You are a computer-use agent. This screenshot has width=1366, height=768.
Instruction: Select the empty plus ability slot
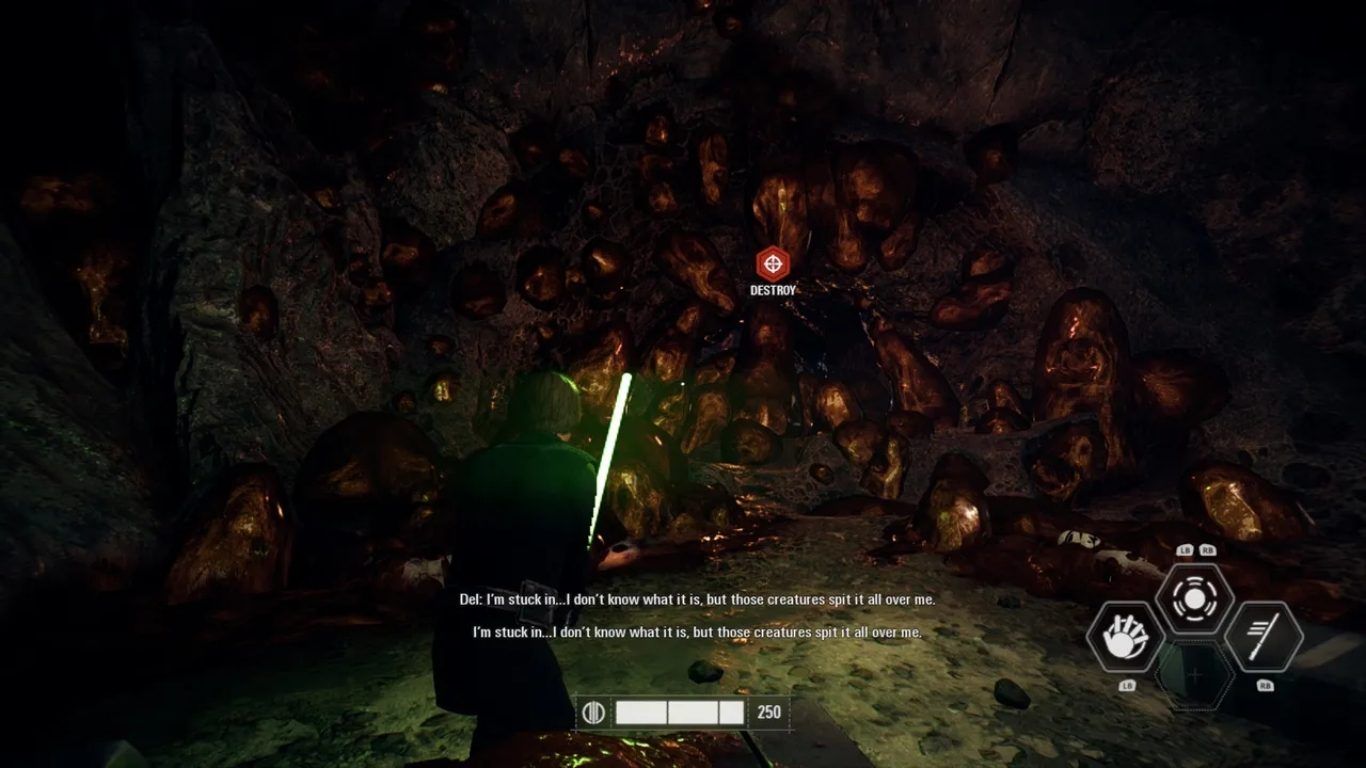coord(1194,676)
